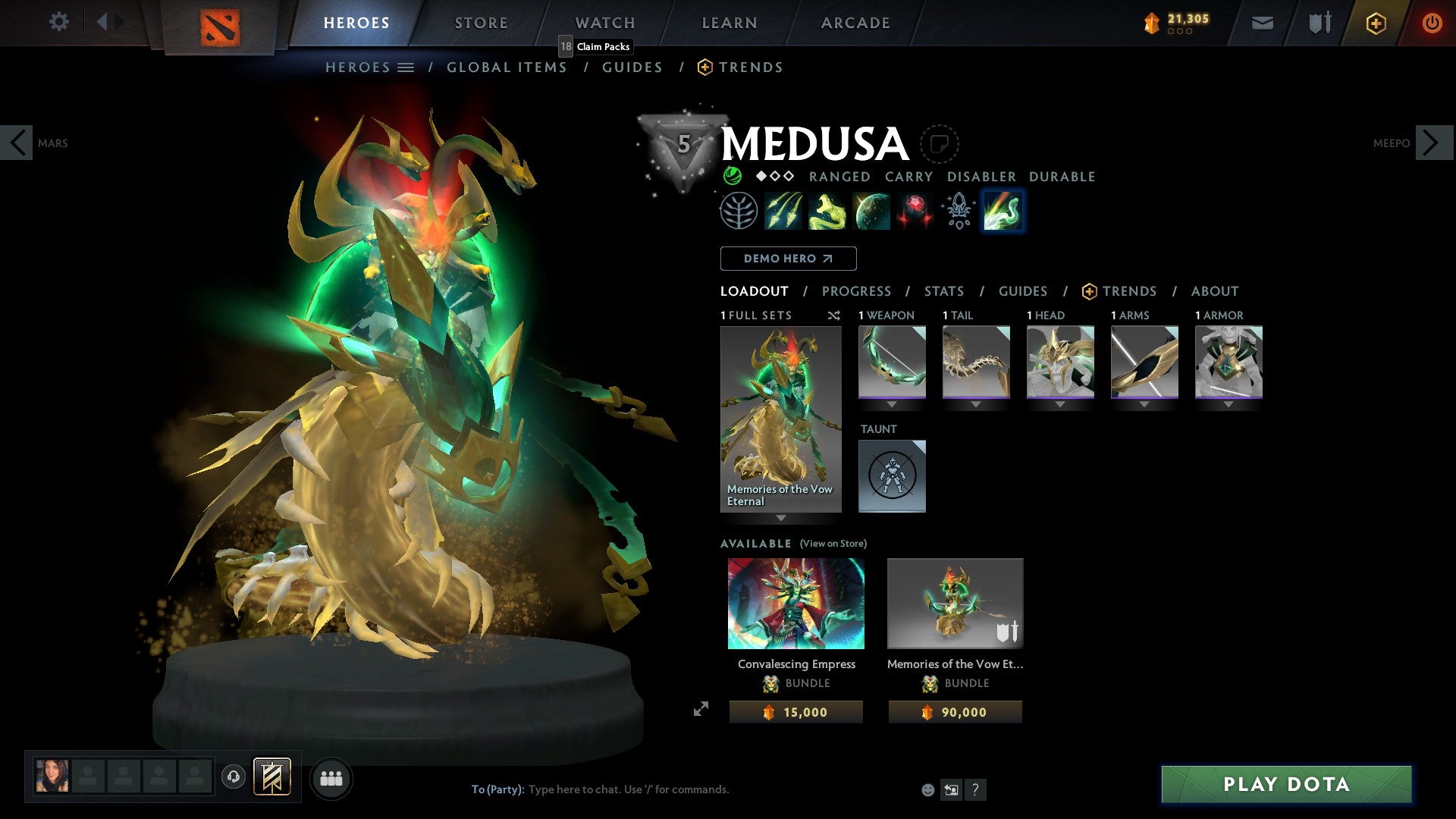Toggle open party slots with the group icon
This screenshot has height=819, width=1456.
[331, 778]
